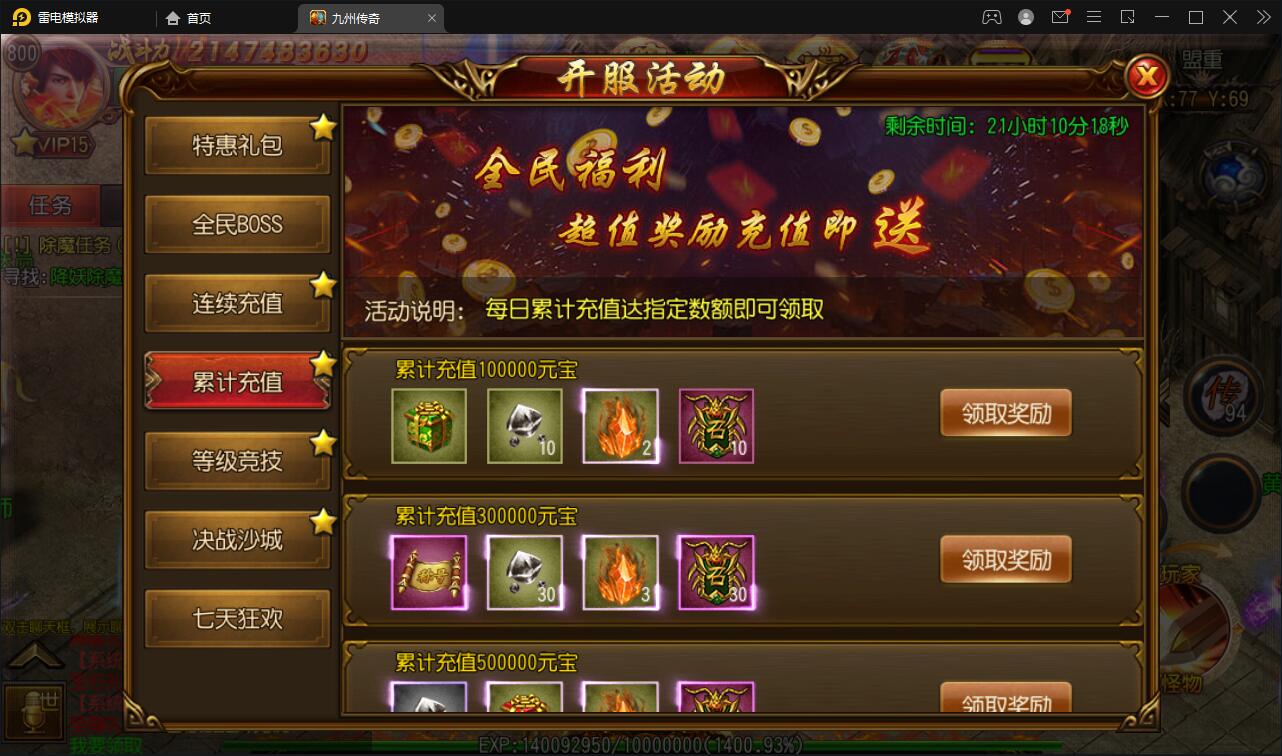This screenshot has width=1282, height=756.
Task: Switch to the 特惠礼包 tab
Action: (x=237, y=145)
